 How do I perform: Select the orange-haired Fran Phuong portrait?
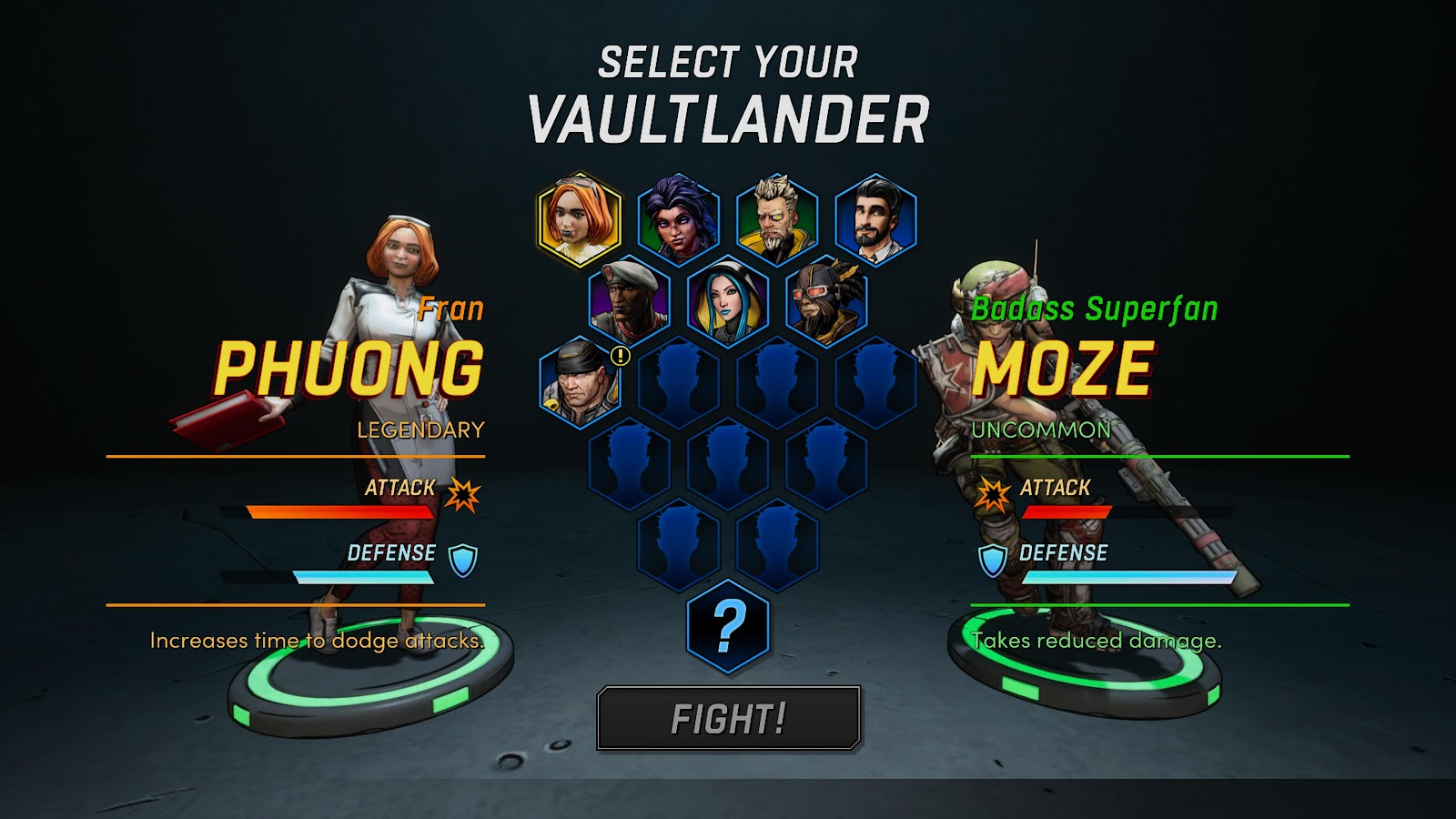pos(580,219)
